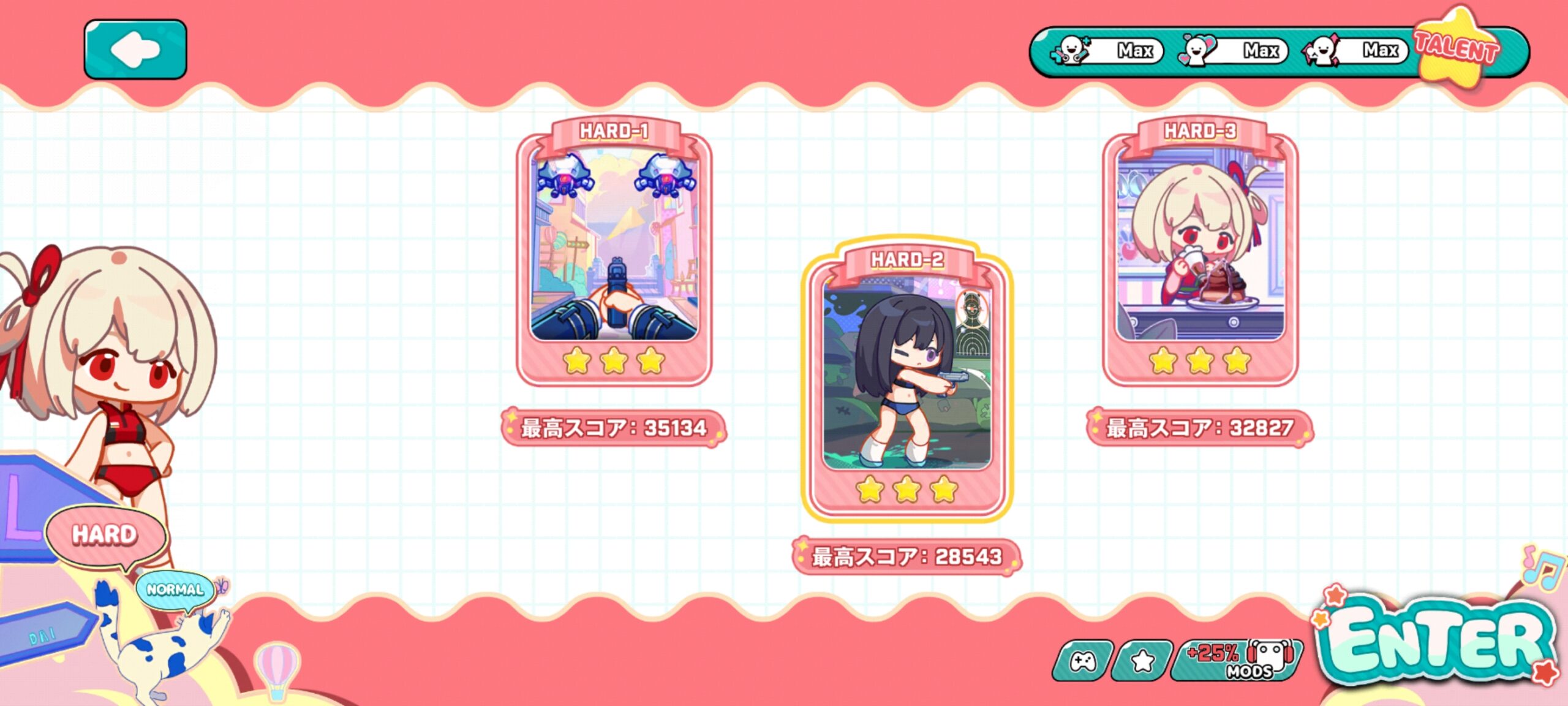
Task: Pick the HARD-3 stage card
Action: coord(1199,251)
